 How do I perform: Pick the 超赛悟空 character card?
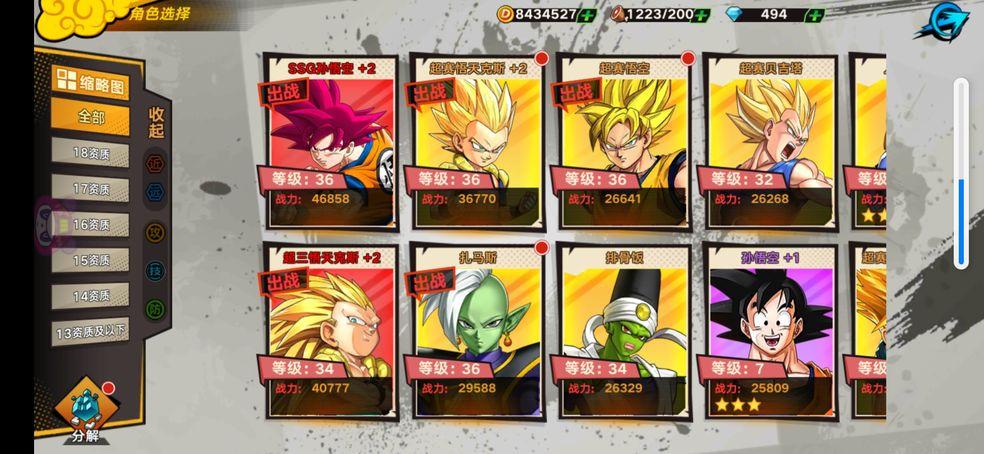tap(622, 142)
